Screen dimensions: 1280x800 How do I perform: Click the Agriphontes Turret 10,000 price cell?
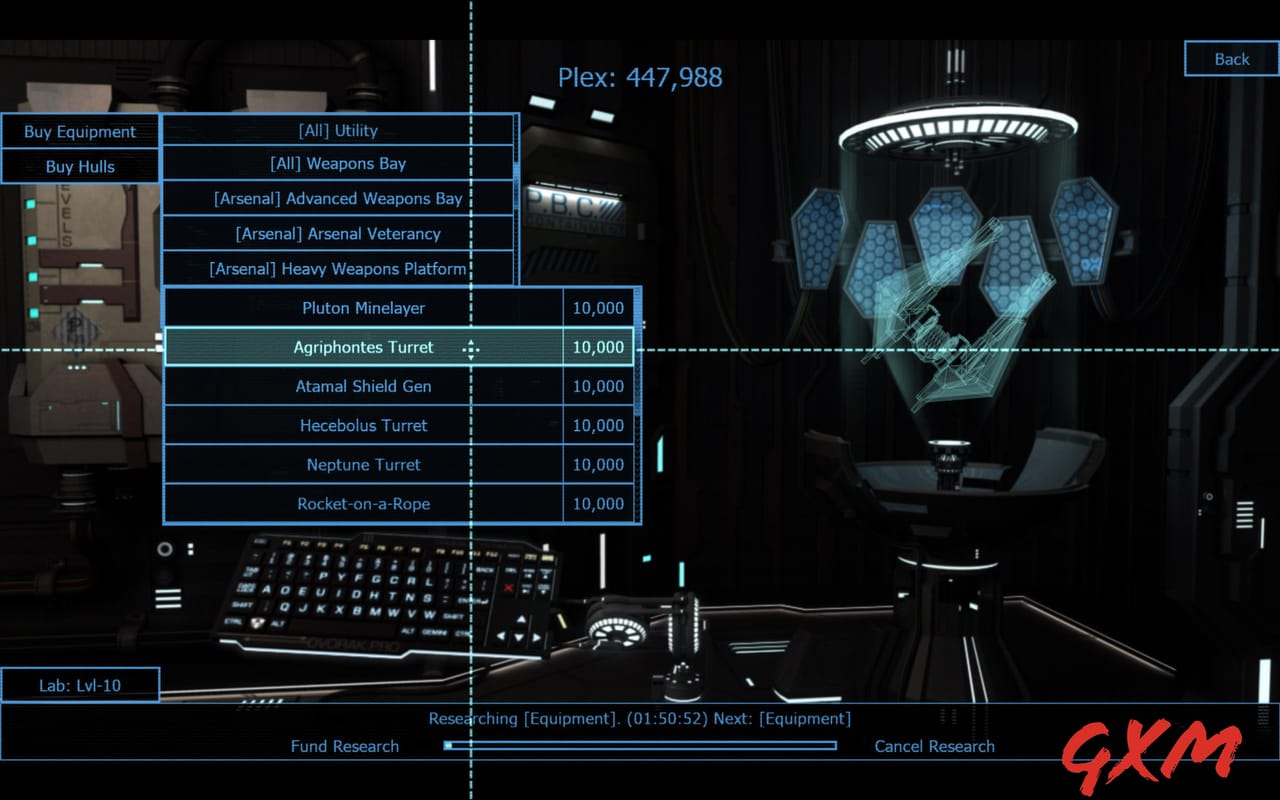tap(599, 347)
